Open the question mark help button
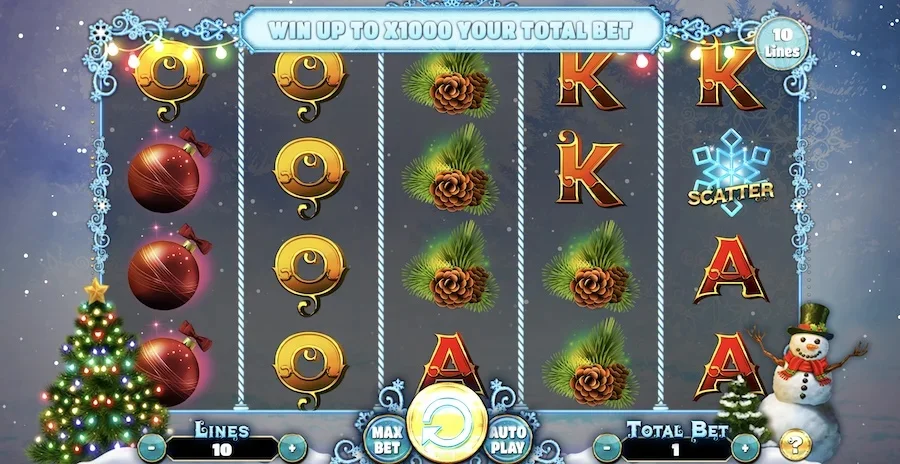The width and height of the screenshot is (900, 464). click(794, 443)
